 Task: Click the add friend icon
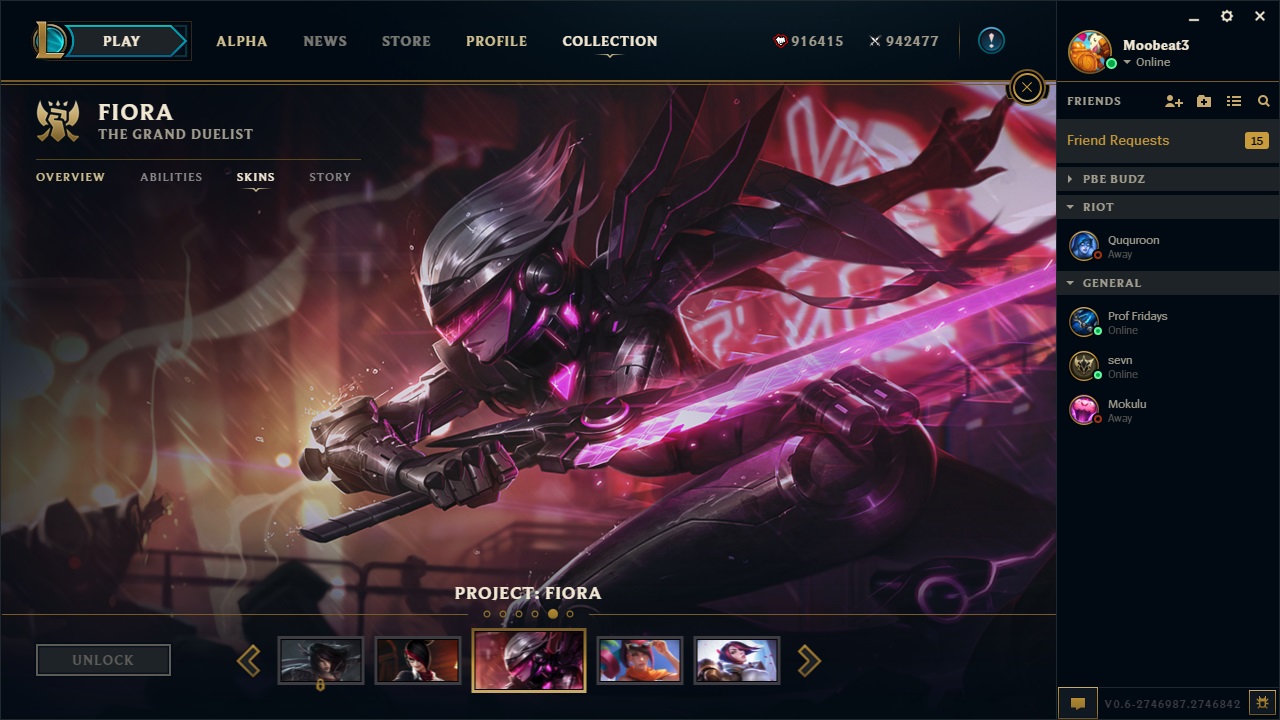coord(1172,101)
